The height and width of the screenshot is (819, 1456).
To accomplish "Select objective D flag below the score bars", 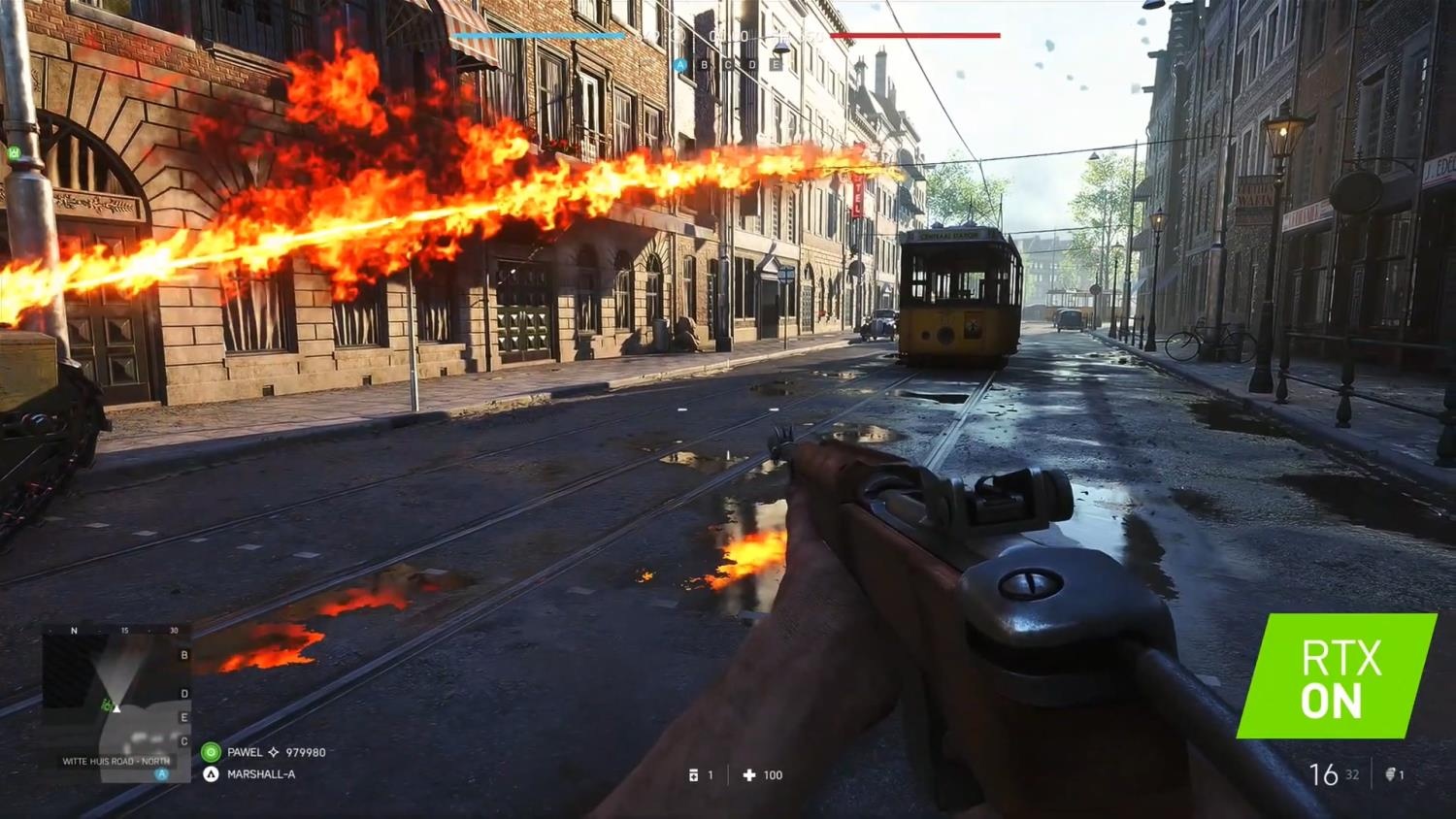I will (752, 65).
